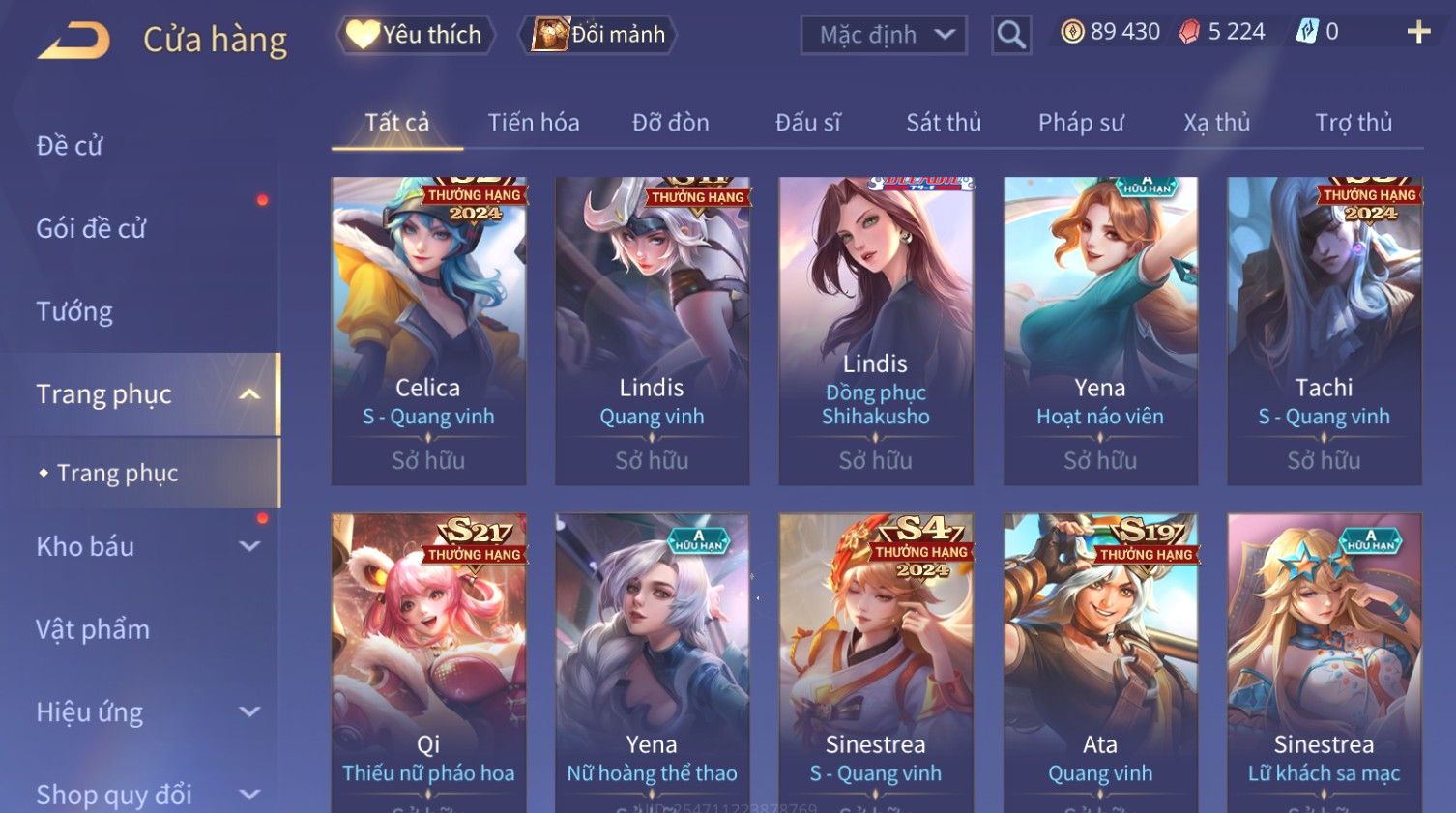Choose the Lindis Đồng phục Shihakusho card
1456x813 pixels.
click(x=875, y=329)
